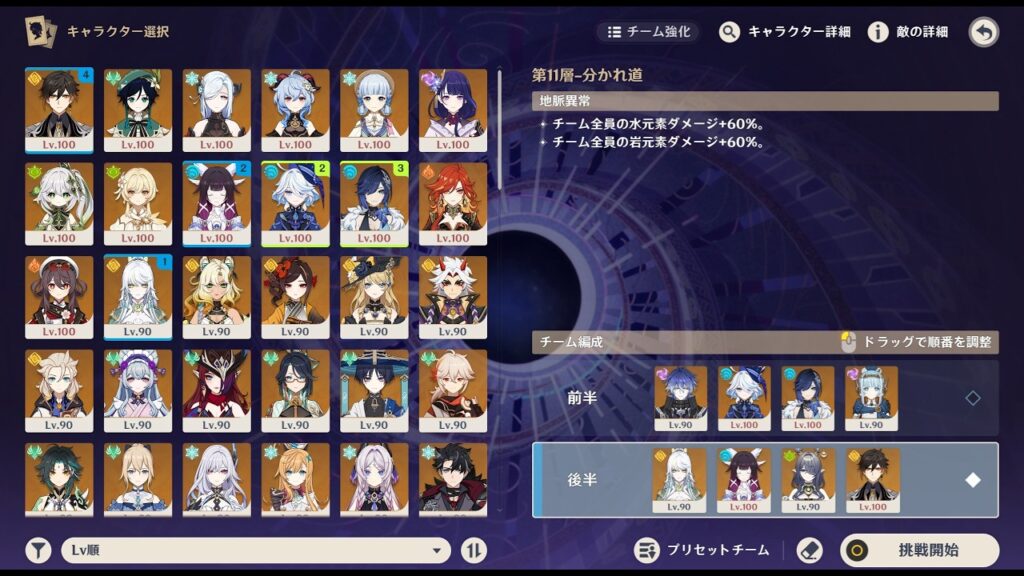Open the Lv順 sort dropdown
Image resolution: width=1024 pixels, height=576 pixels.
coord(256,550)
